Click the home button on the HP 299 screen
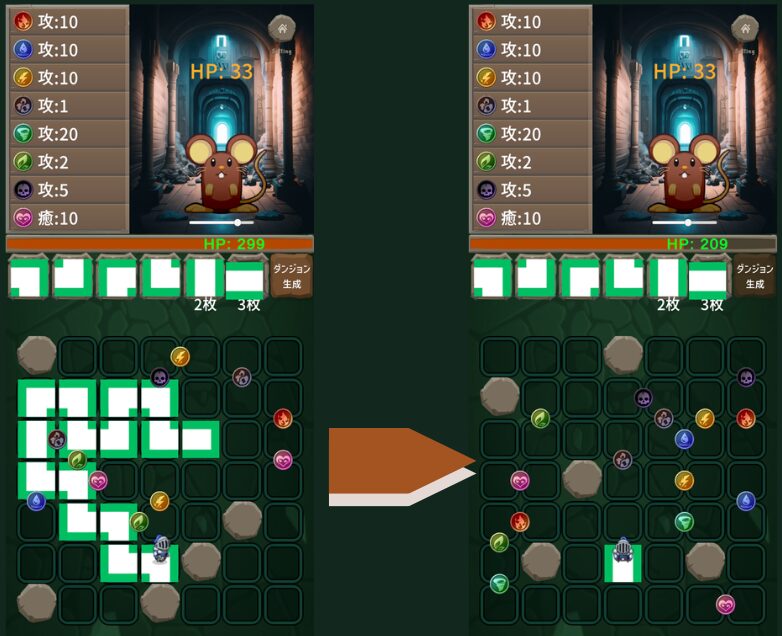Screen dimensions: 782x636 pos(284,28)
